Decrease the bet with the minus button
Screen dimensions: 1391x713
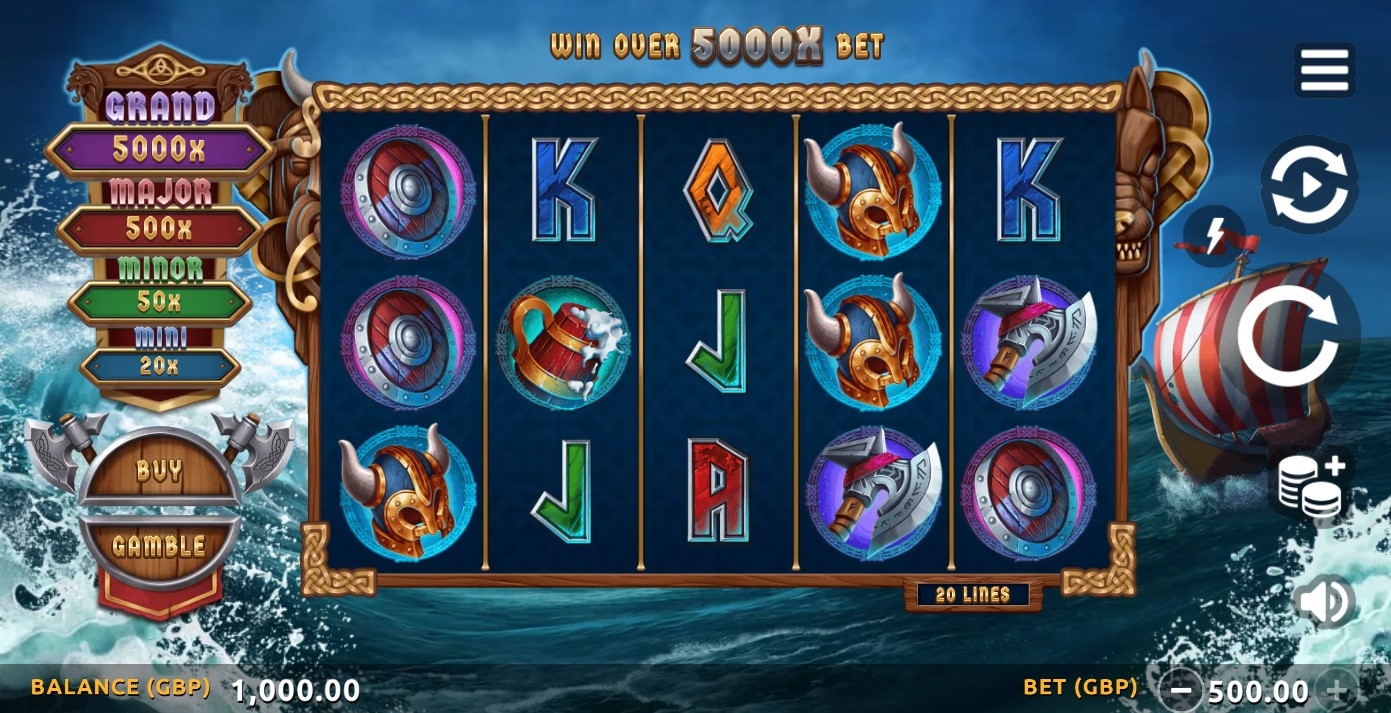pos(1181,689)
